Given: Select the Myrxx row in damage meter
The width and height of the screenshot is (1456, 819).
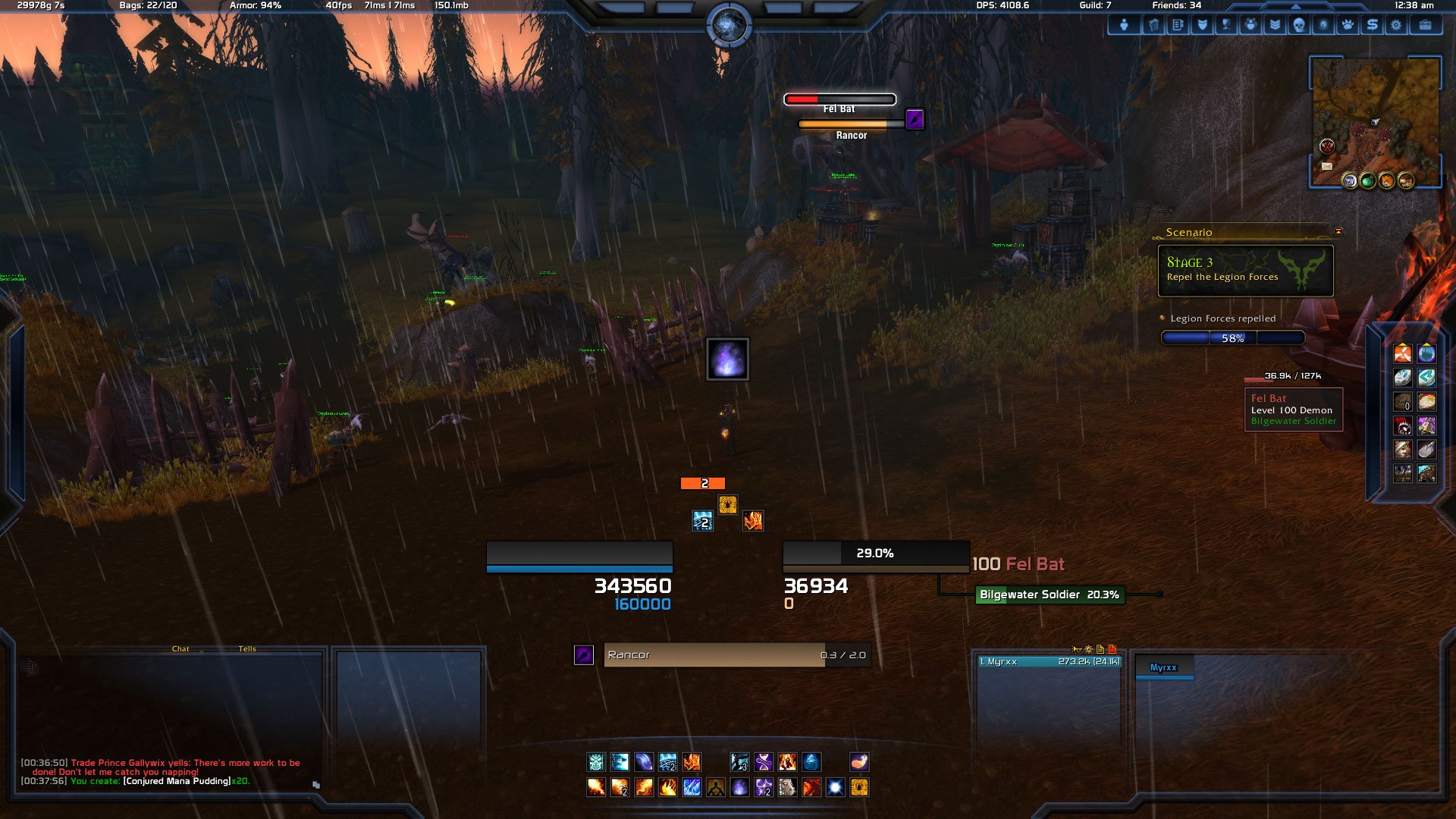Looking at the screenshot, I should point(1049,662).
